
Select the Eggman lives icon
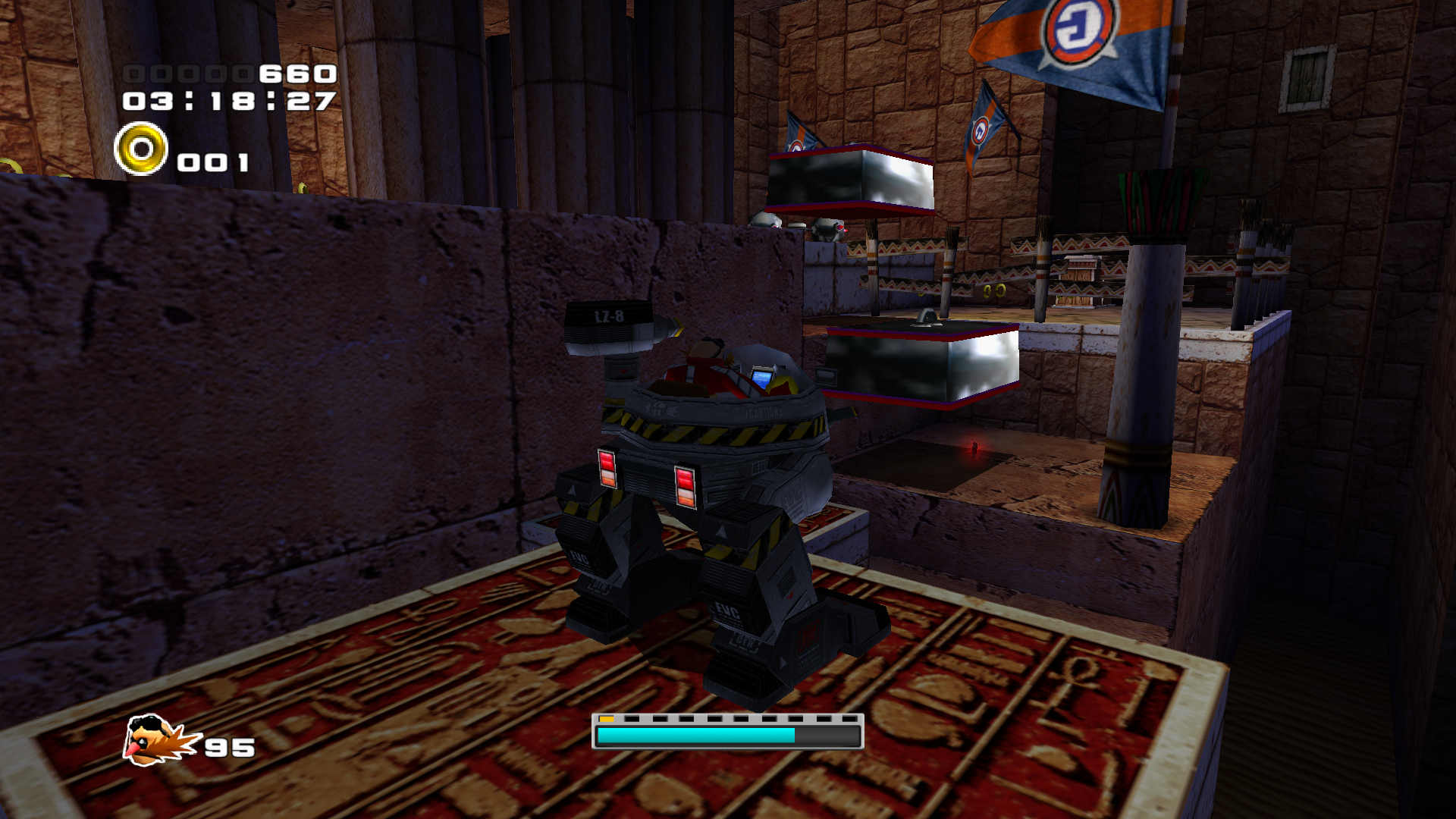point(158,740)
